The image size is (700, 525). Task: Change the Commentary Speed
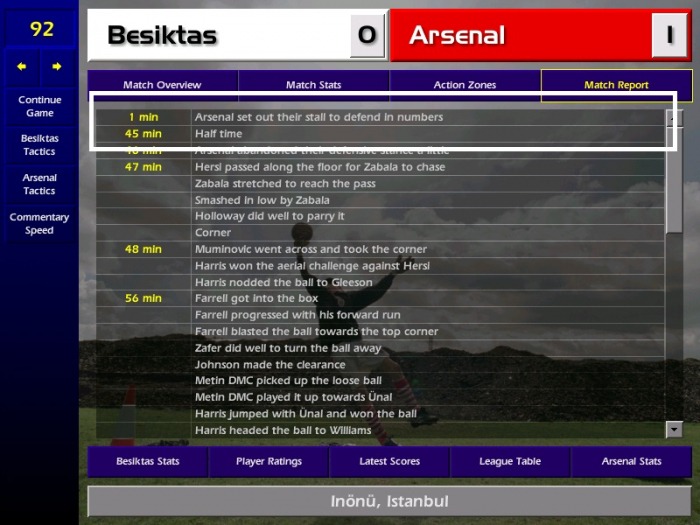pos(39,223)
